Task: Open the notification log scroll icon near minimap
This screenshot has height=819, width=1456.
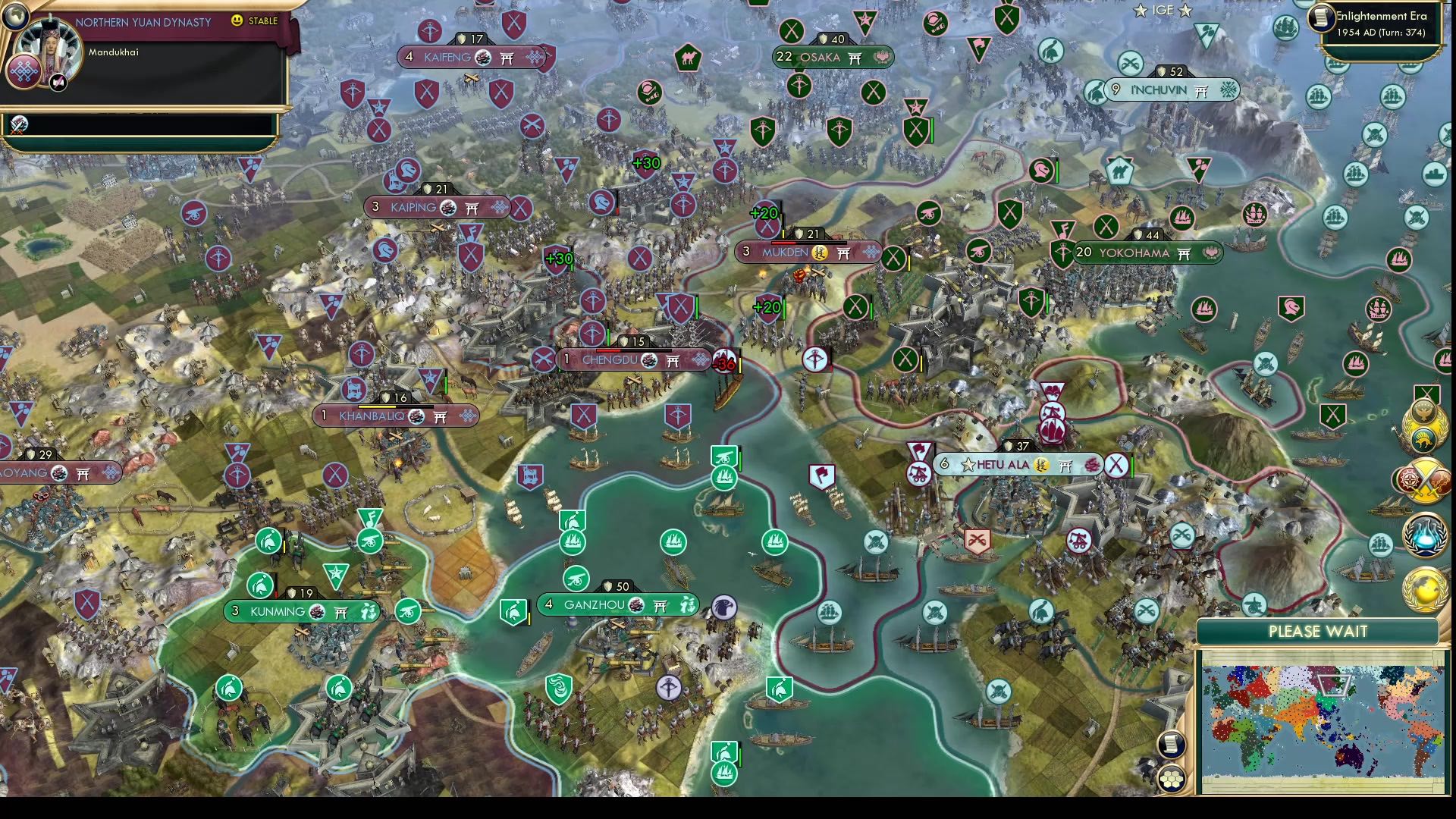Action: point(1172,745)
